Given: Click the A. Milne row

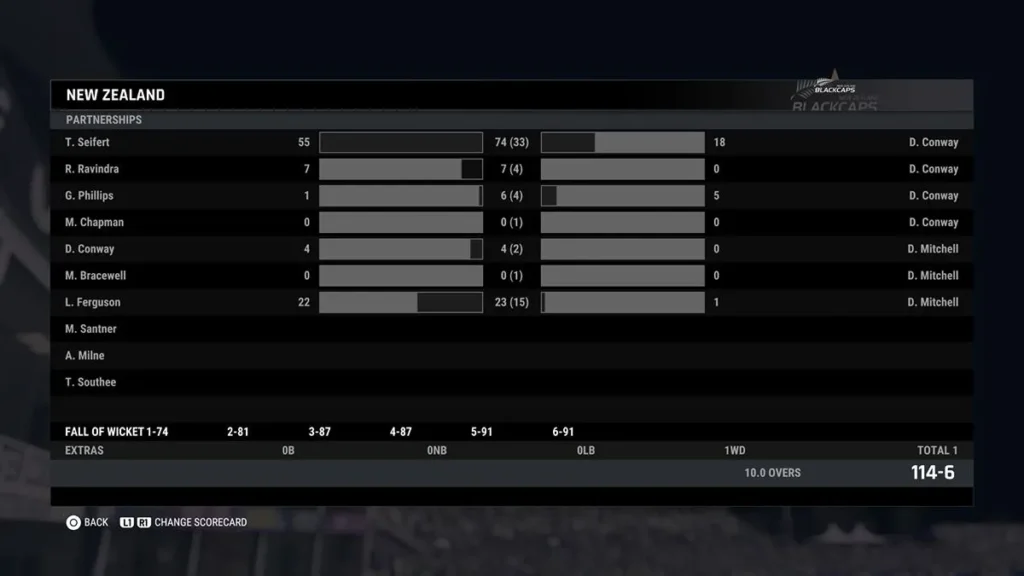Looking at the screenshot, I should 85,355.
